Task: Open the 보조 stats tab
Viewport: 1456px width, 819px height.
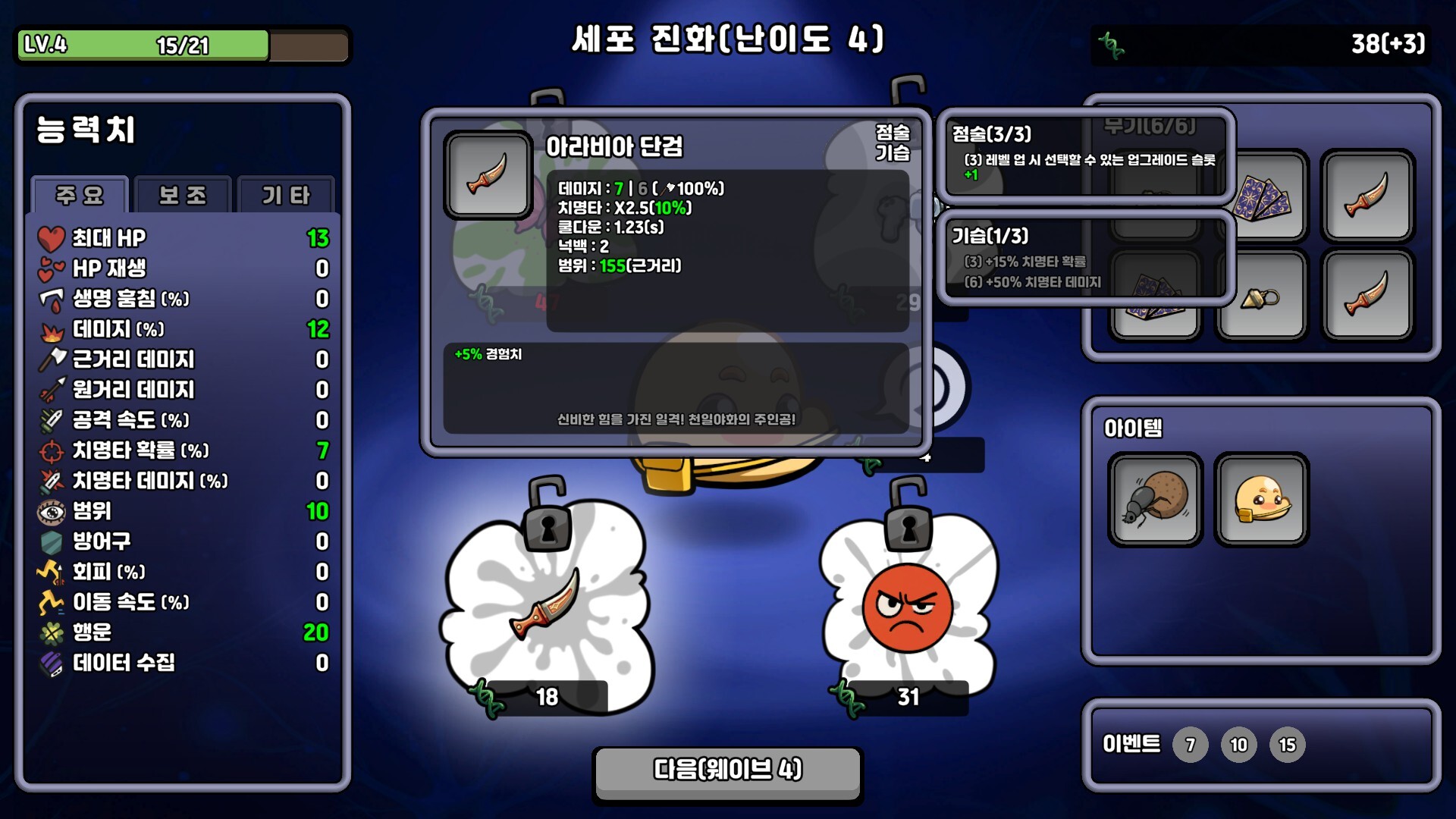Action: coord(182,196)
